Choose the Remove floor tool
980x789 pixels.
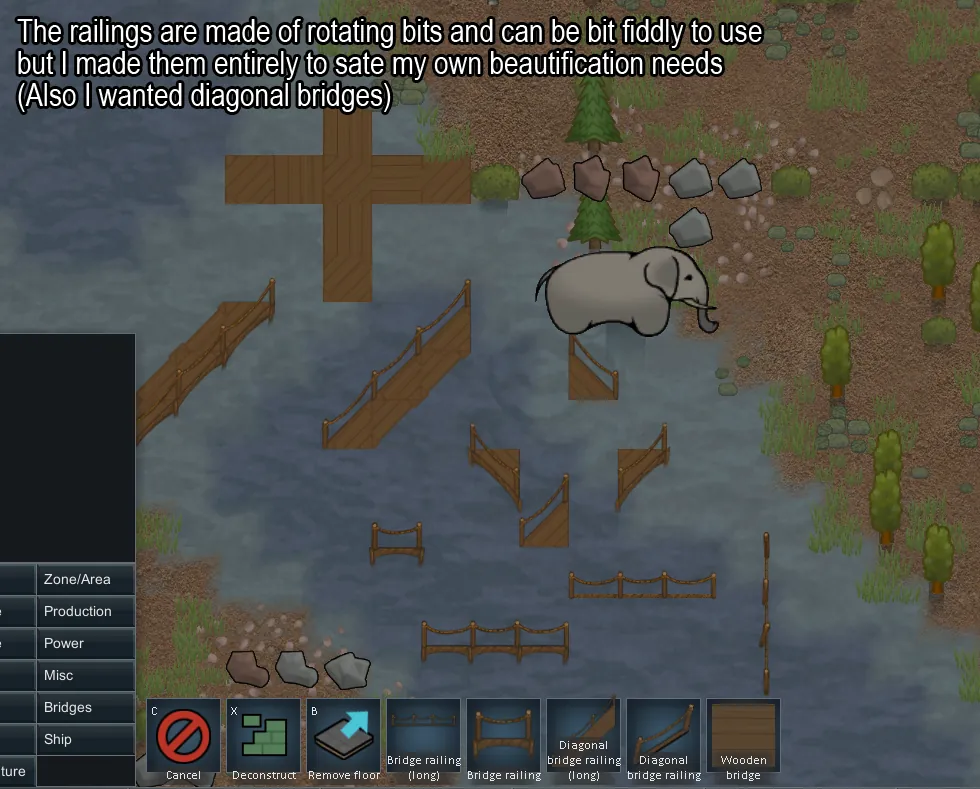[344, 740]
